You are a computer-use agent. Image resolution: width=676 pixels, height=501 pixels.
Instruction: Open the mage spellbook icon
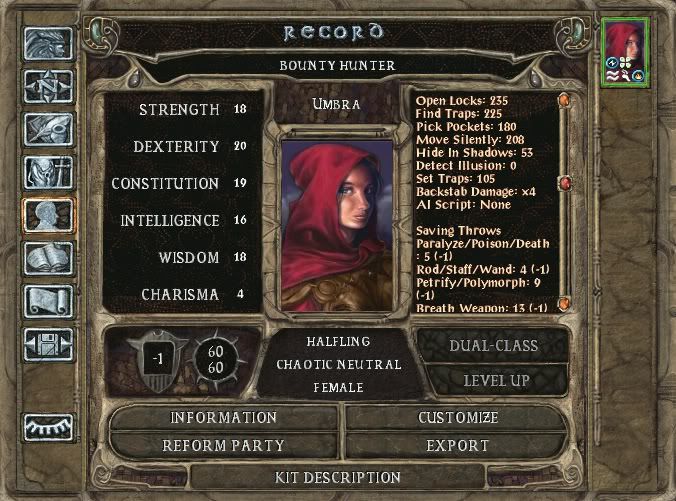[x=47, y=259]
